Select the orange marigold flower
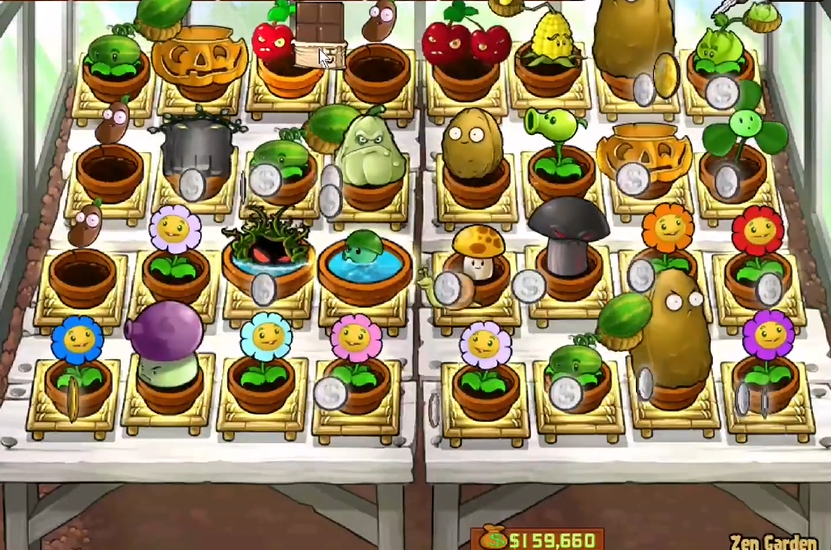This screenshot has width=831, height=550. point(667,231)
